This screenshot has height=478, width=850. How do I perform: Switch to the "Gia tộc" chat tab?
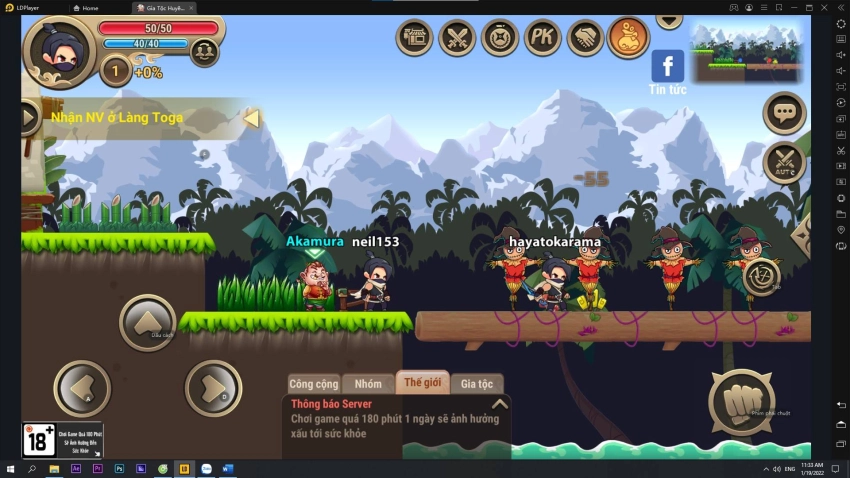(x=477, y=384)
